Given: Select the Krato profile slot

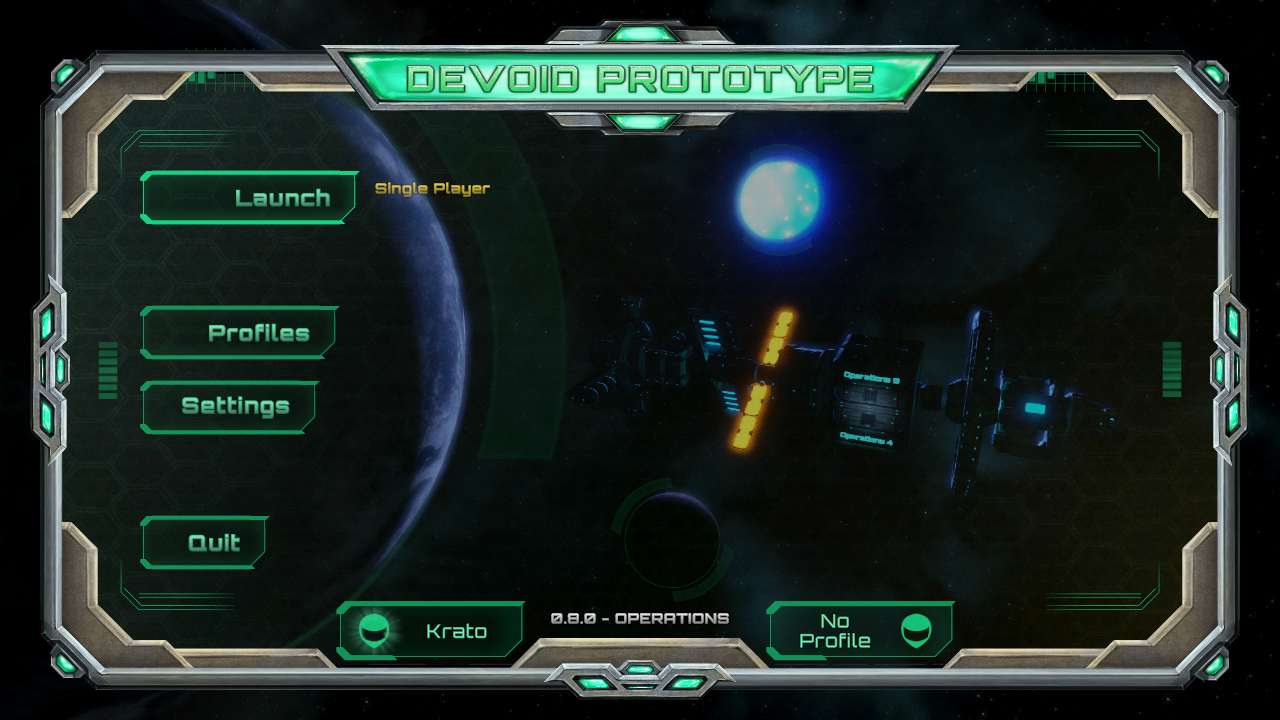Looking at the screenshot, I should [432, 630].
